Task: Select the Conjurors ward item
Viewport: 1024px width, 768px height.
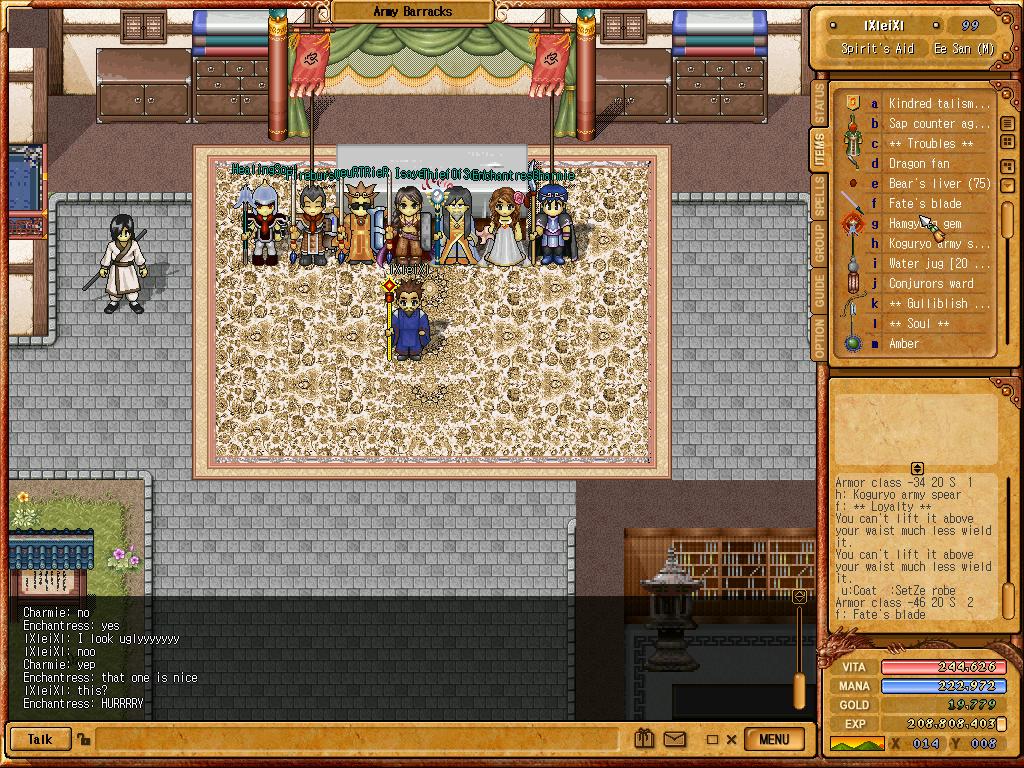Action: pyautogui.click(x=930, y=283)
